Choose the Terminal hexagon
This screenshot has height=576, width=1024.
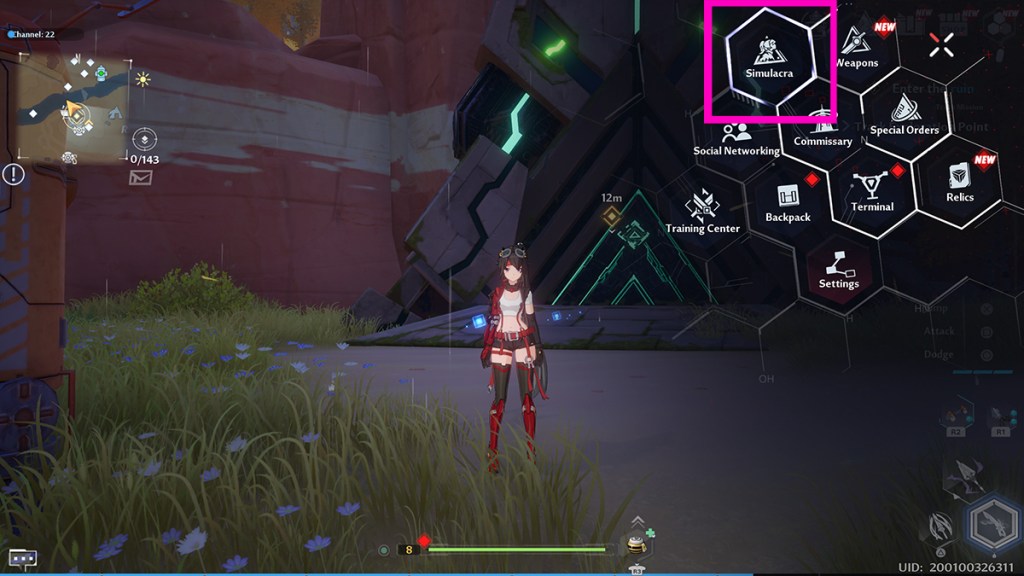872,192
